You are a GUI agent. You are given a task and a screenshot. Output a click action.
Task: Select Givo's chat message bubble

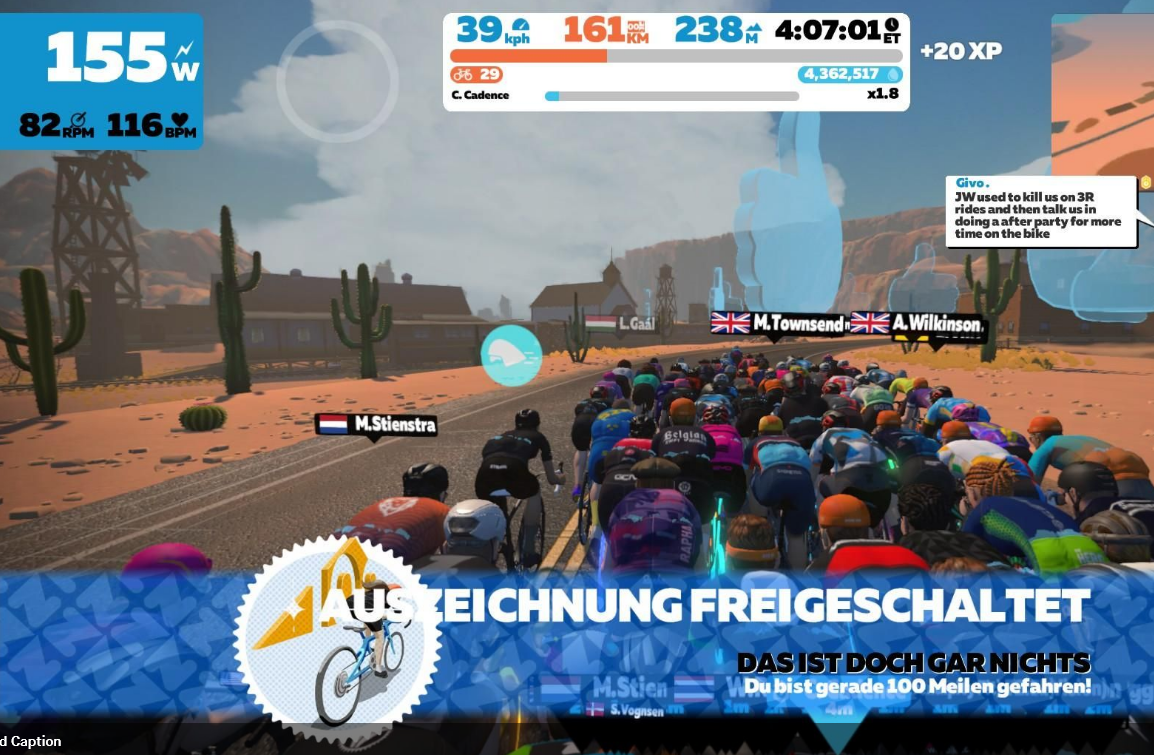(1040, 211)
